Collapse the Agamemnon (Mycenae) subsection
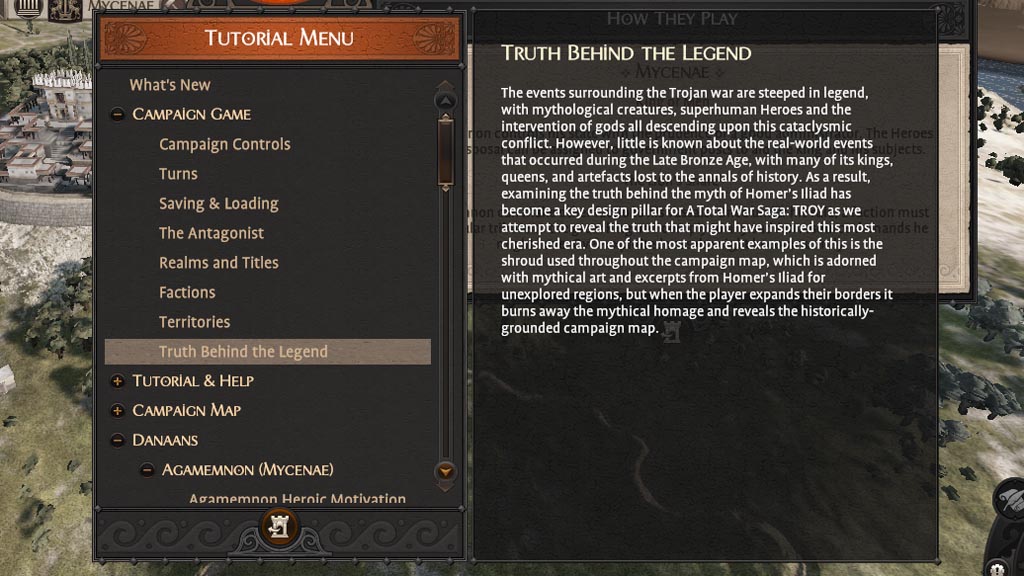Image resolution: width=1024 pixels, height=576 pixels. 147,470
